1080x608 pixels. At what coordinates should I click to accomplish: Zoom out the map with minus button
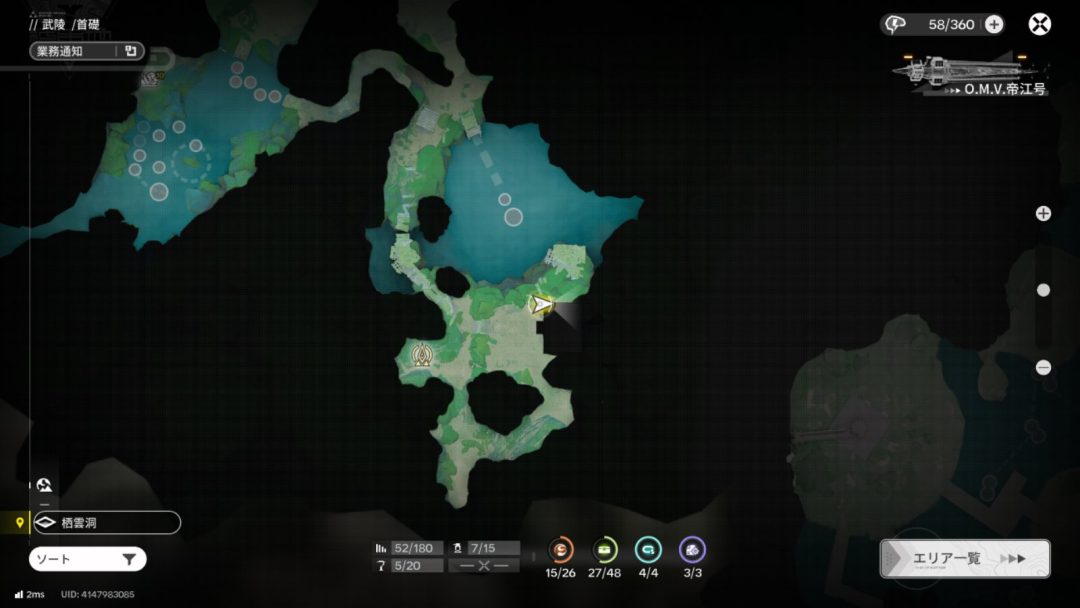coord(1043,367)
